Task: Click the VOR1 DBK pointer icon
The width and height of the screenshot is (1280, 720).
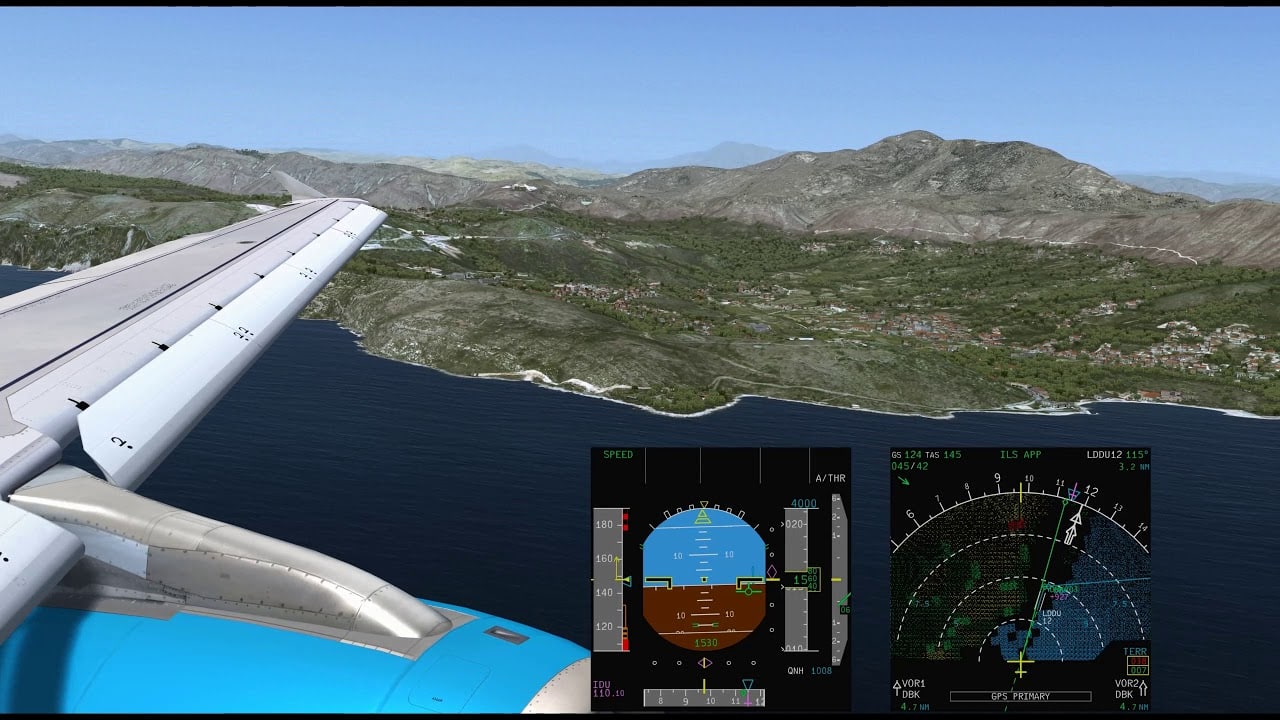Action: [x=900, y=690]
